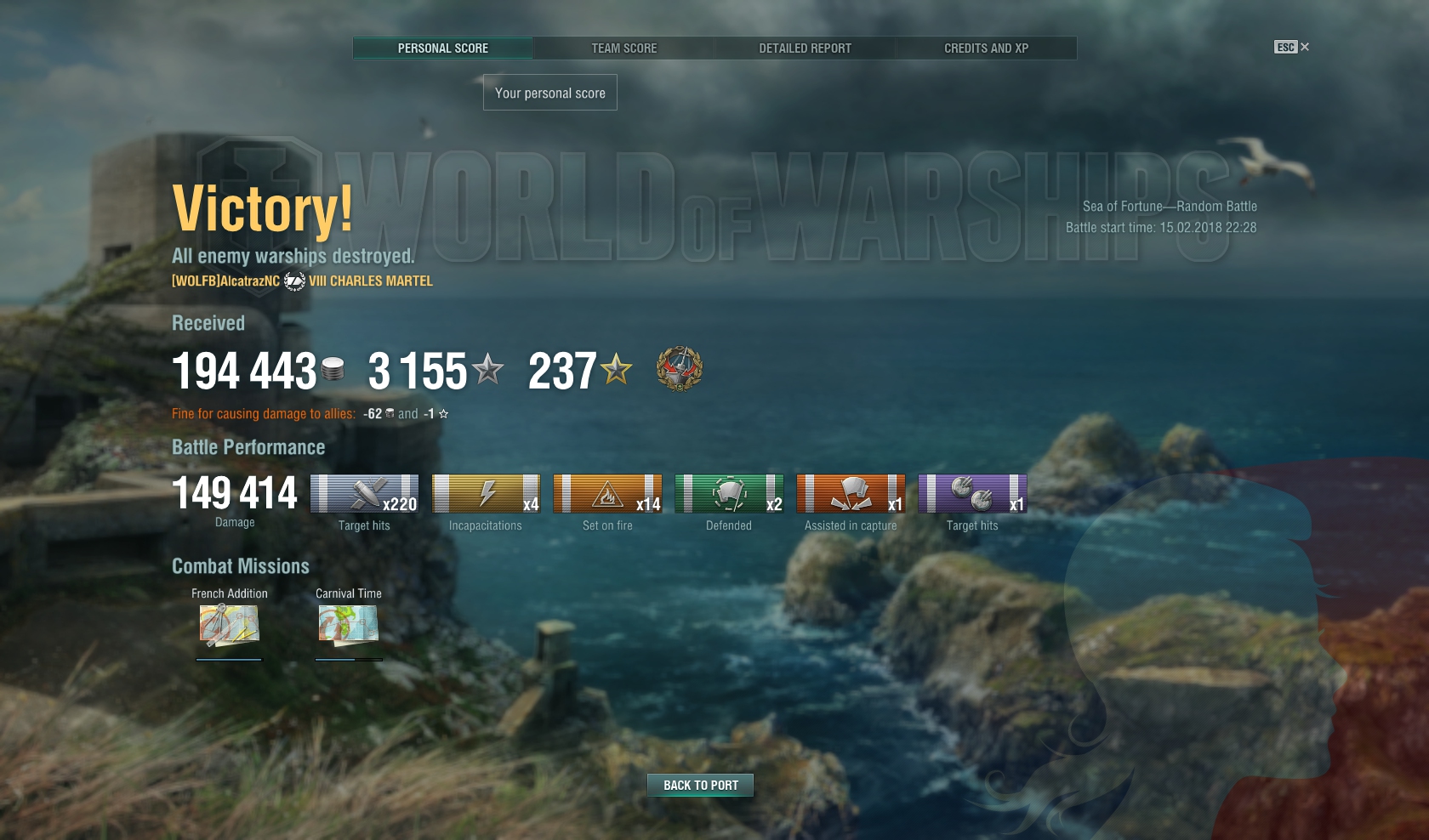
Task: Click the achievement medal beside the XP
Action: point(680,369)
